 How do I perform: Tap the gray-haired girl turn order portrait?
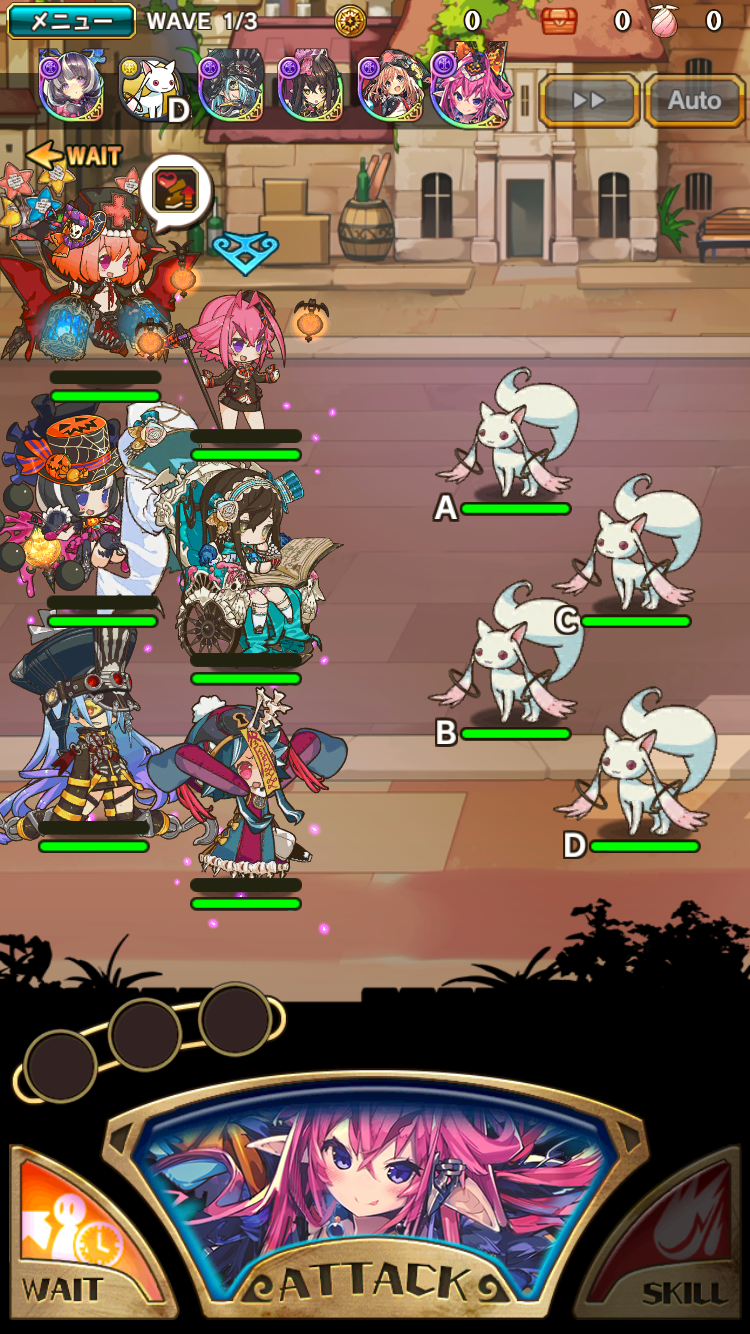point(70,88)
